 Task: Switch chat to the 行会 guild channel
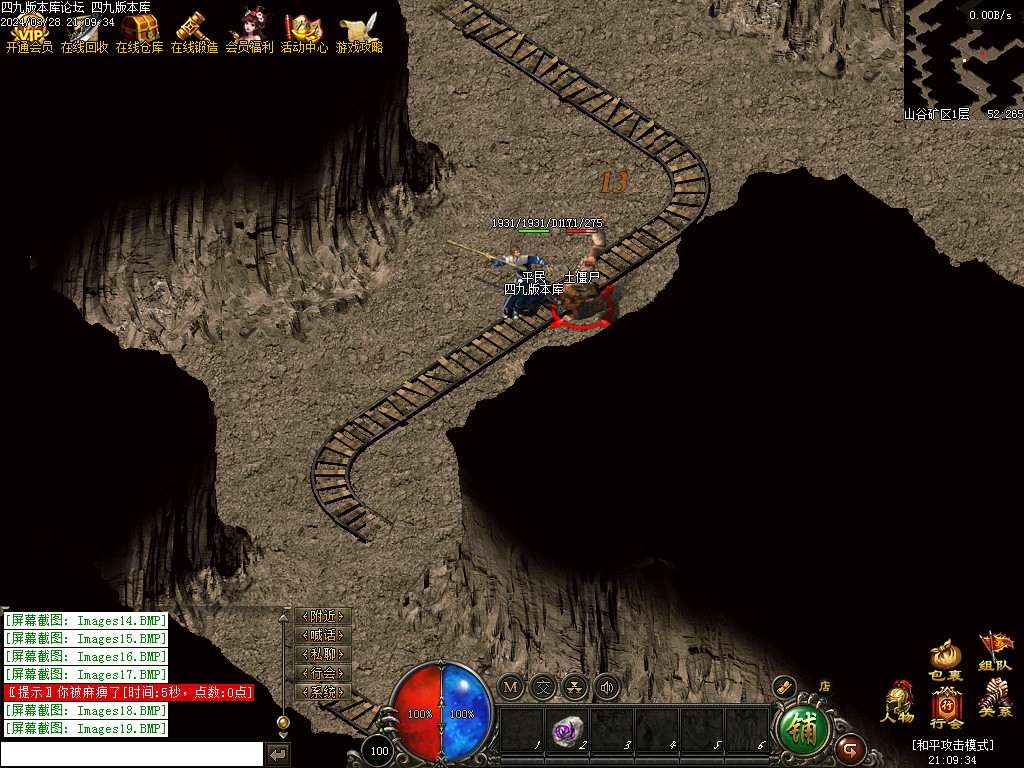[x=323, y=674]
